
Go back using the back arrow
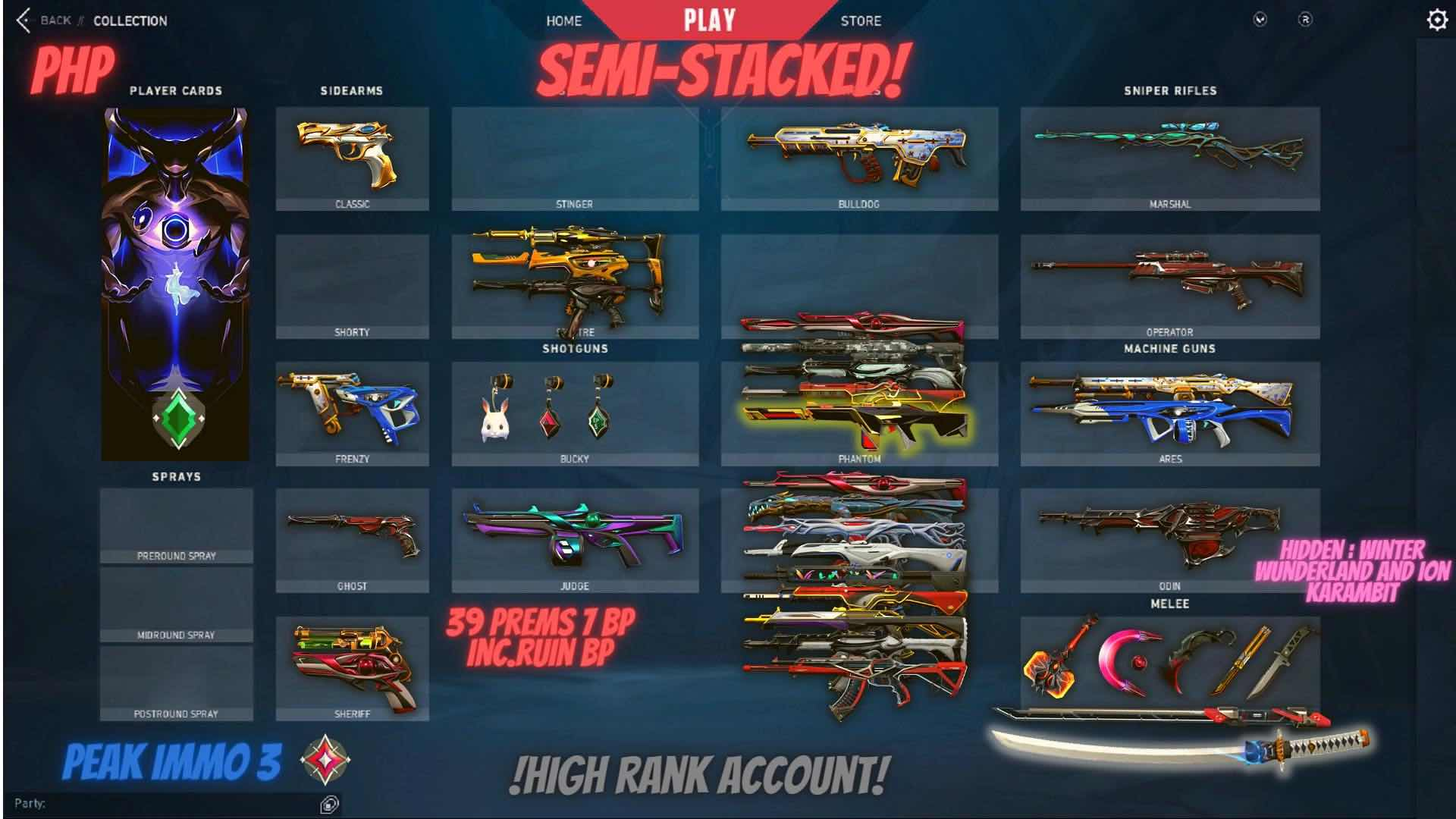[25, 21]
